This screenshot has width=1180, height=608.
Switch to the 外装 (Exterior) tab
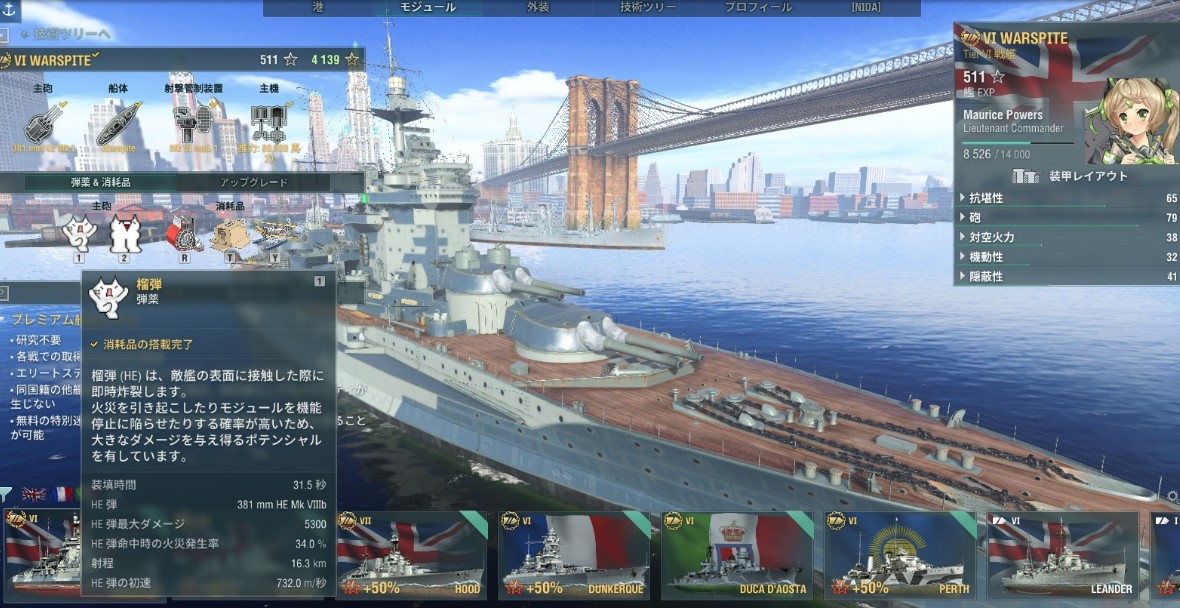pyautogui.click(x=538, y=8)
